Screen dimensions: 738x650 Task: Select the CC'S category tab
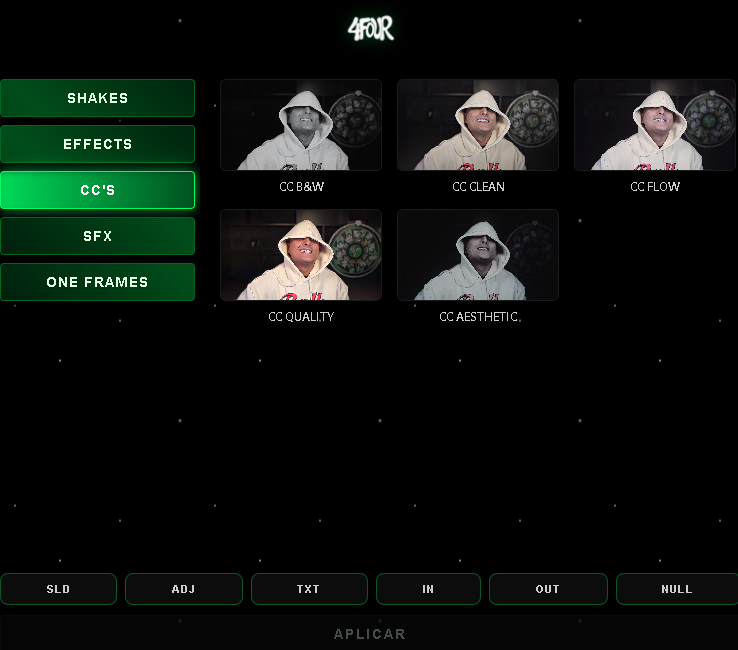point(97,190)
